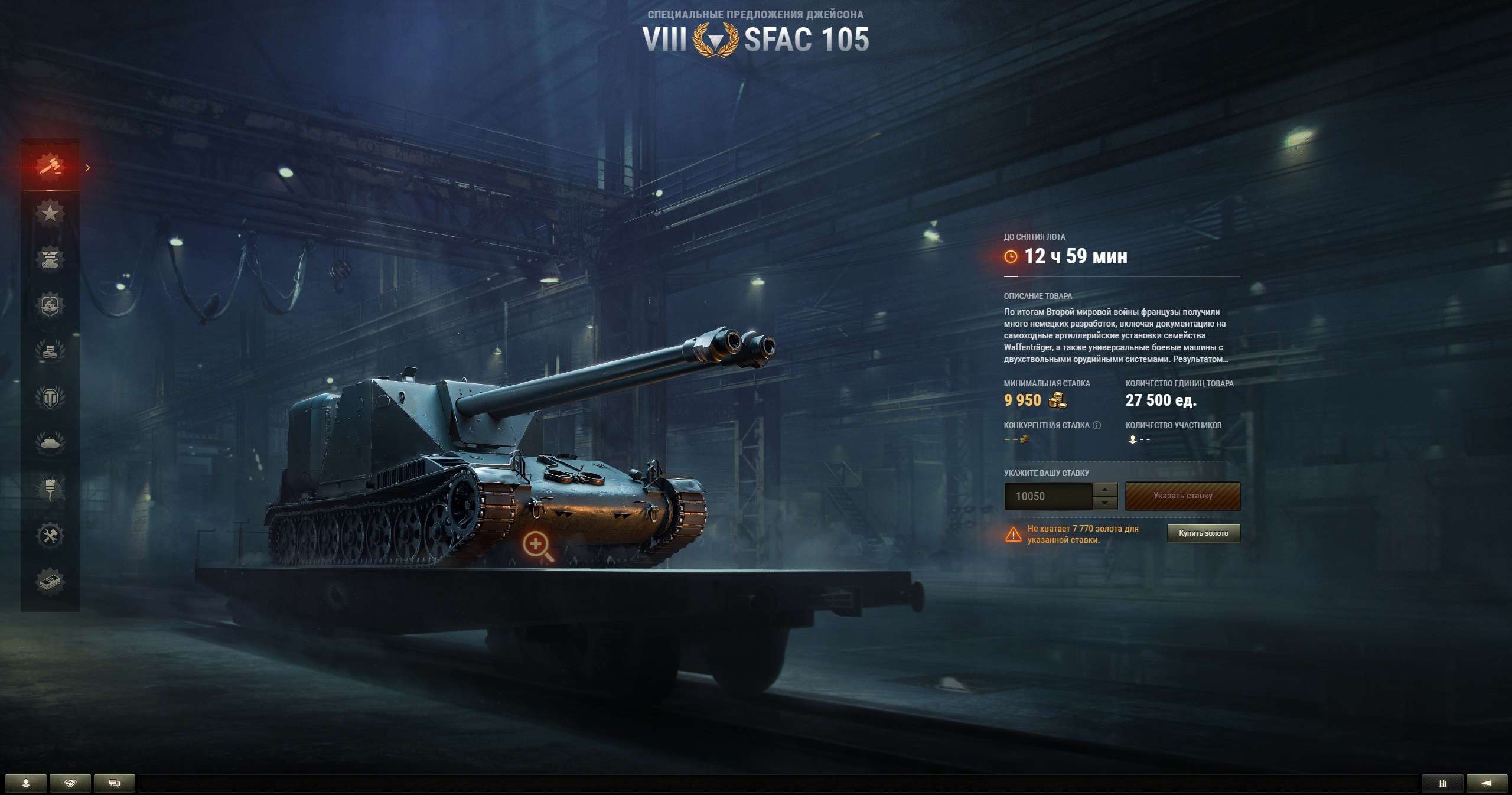Open the handshake button in bottom bar
This screenshot has width=1512, height=795.
[70, 783]
